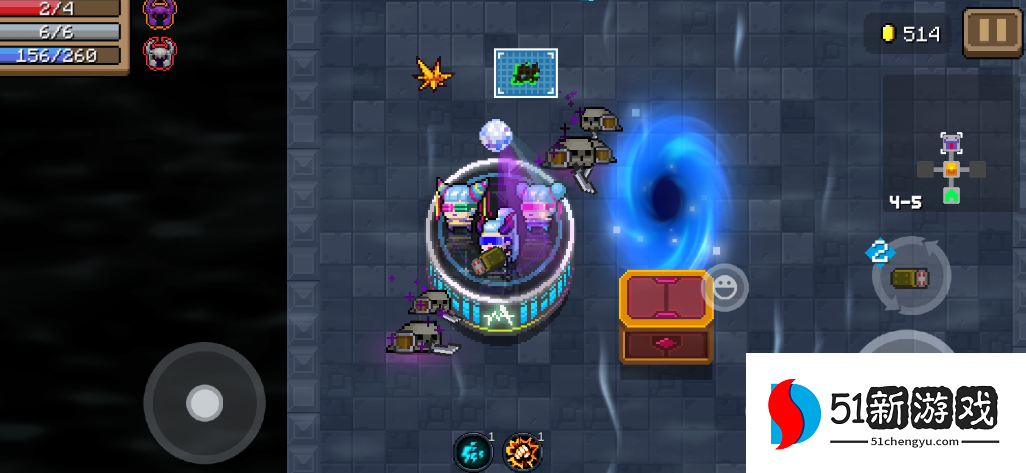Select the orange fist buff icon
Image resolution: width=1026 pixels, height=473 pixels.
point(522,452)
